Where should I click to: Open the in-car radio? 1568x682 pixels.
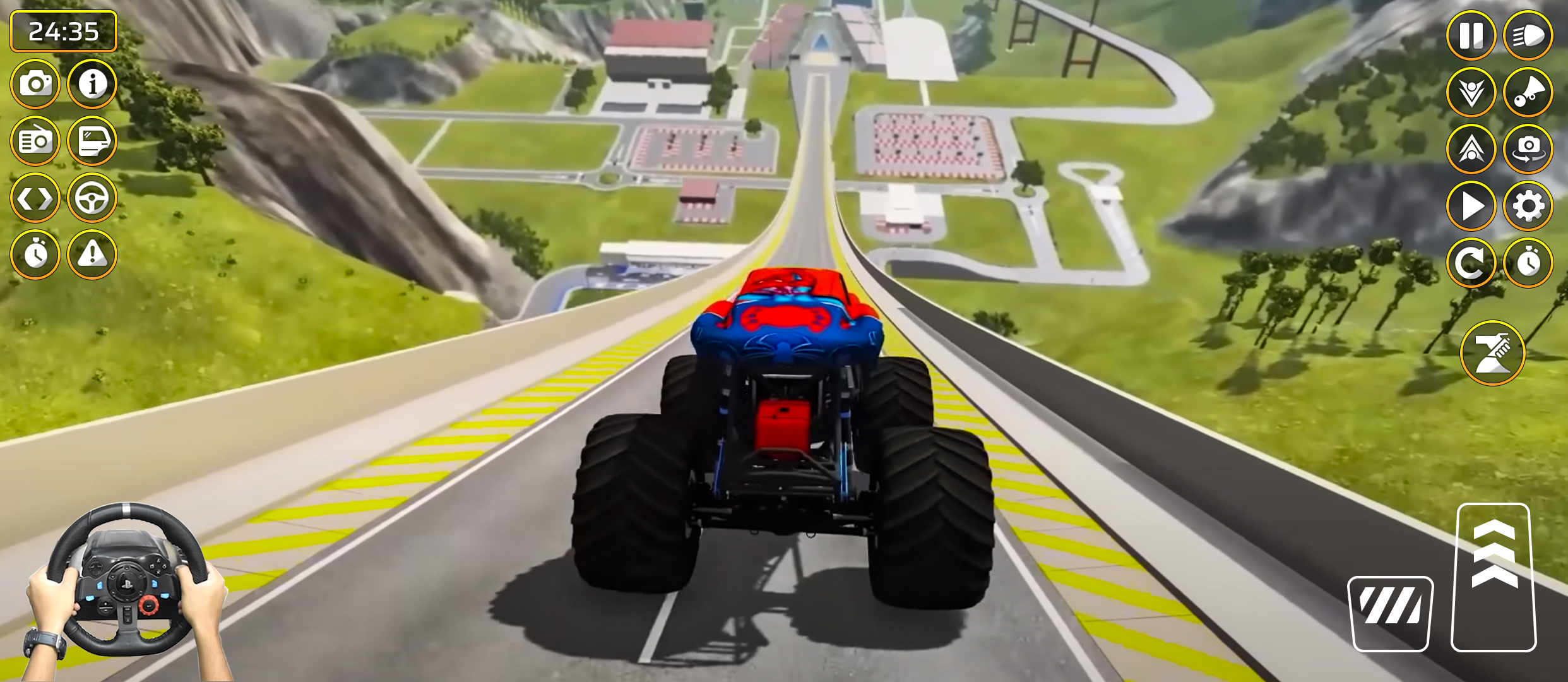(x=36, y=140)
